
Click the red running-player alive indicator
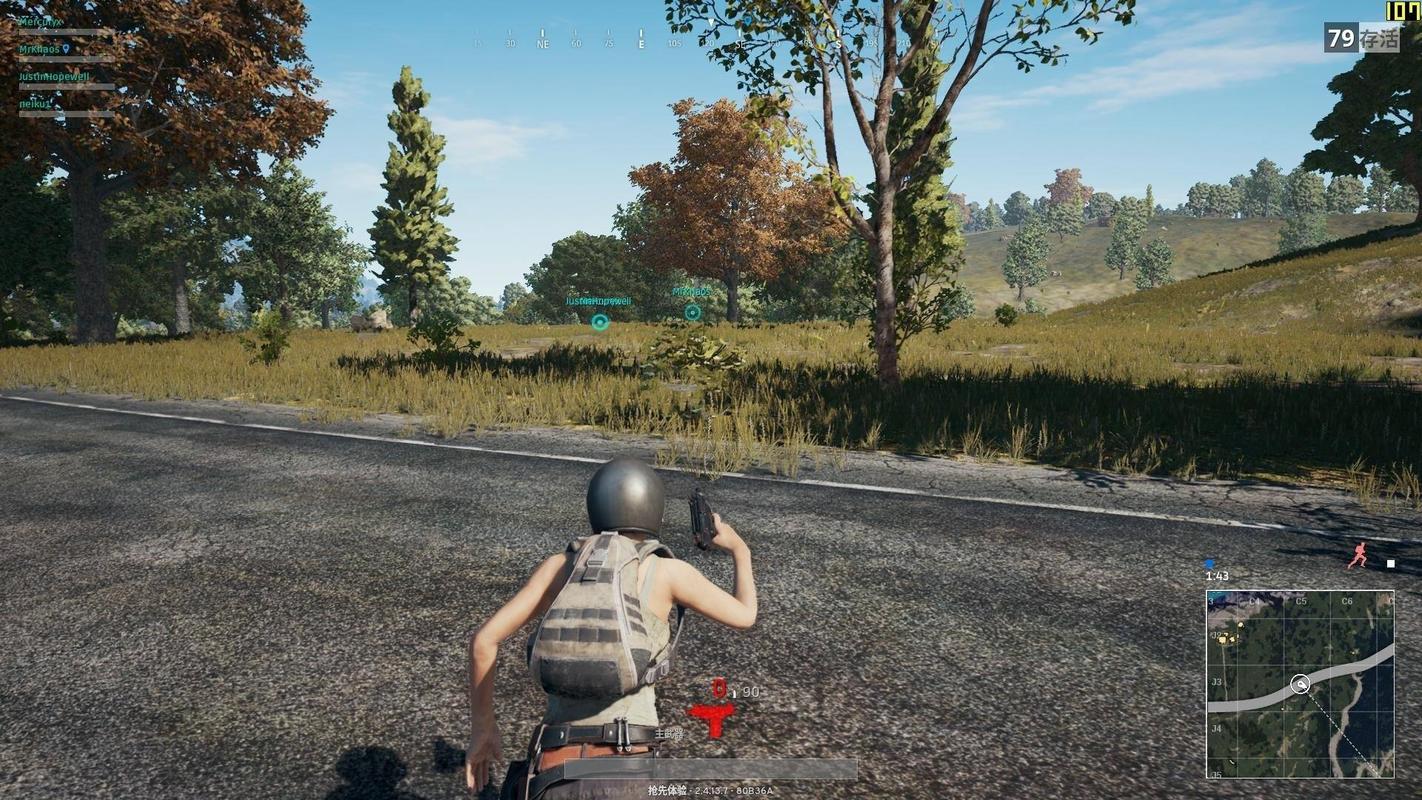(1359, 554)
